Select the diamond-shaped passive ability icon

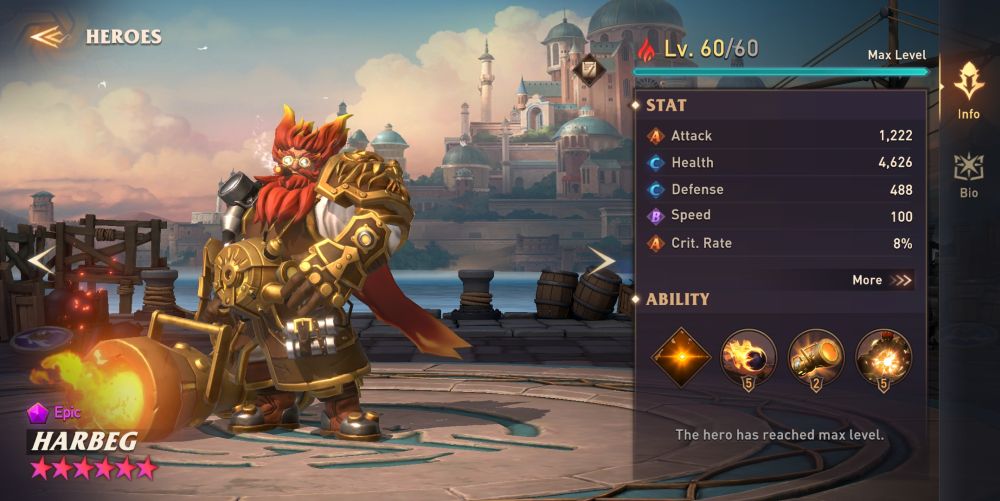tap(681, 357)
